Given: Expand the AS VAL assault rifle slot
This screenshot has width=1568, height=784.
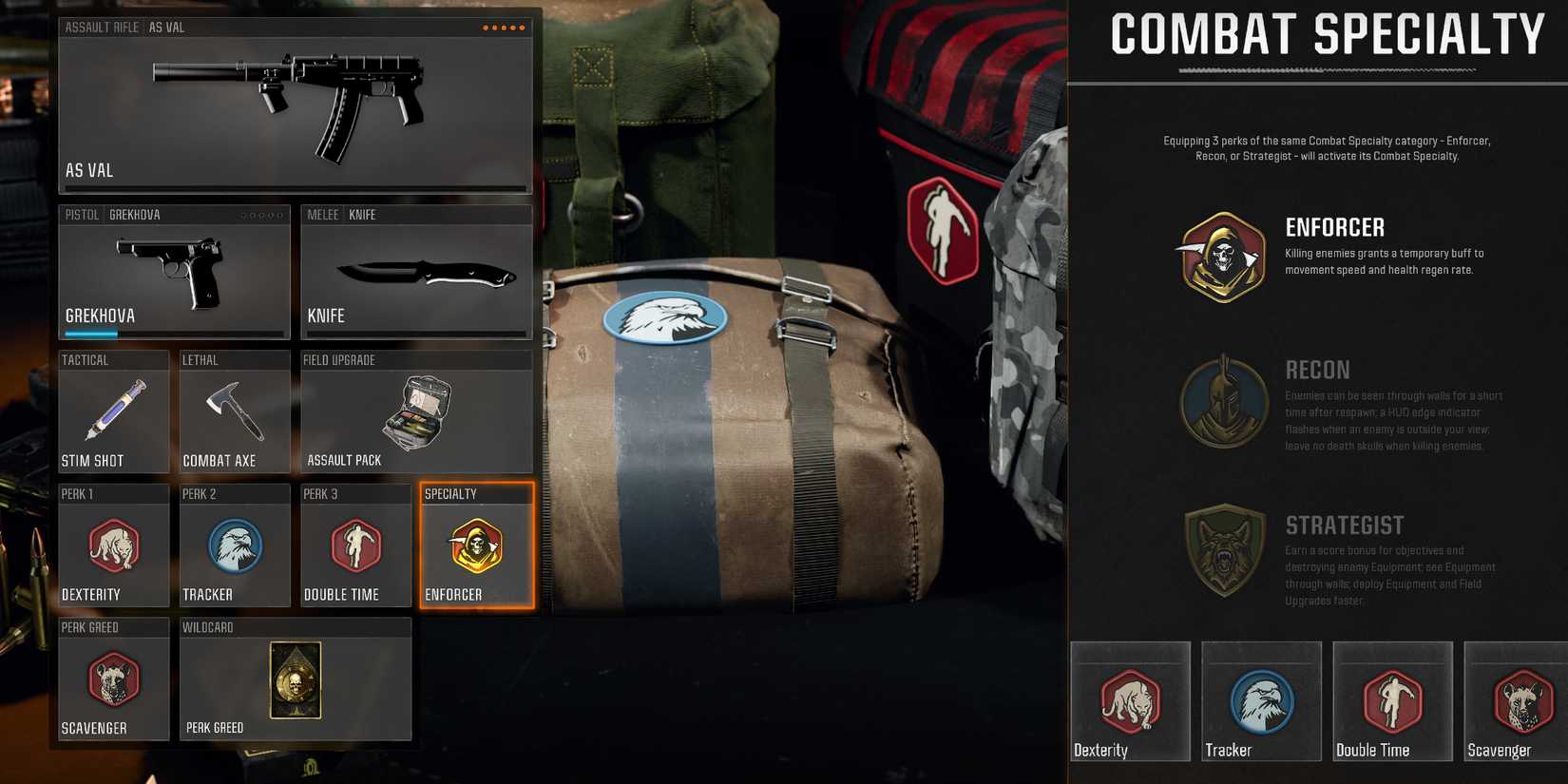Looking at the screenshot, I should coord(295,105).
